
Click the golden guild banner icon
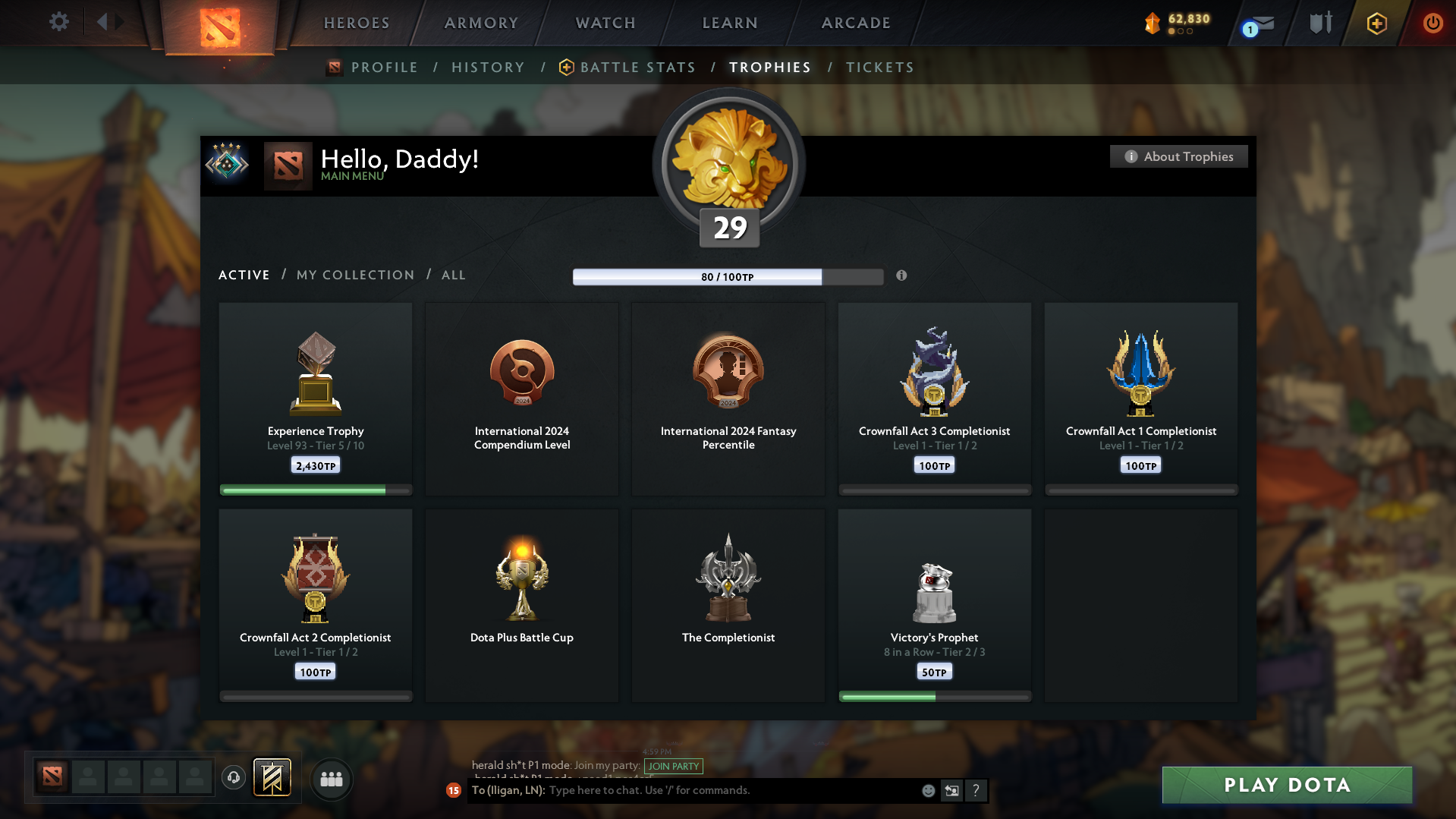pos(272,778)
